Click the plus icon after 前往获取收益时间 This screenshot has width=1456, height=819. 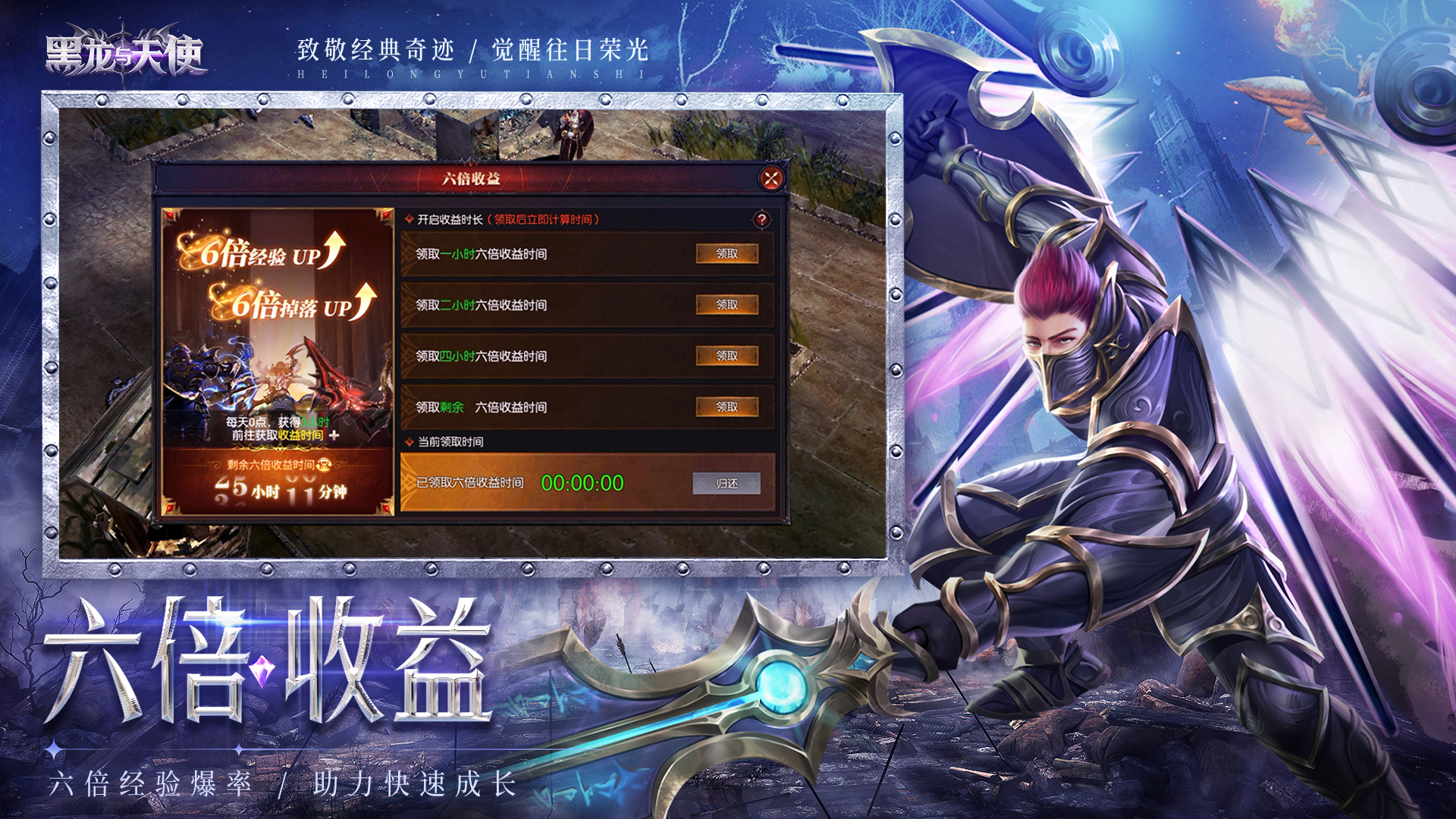pos(334,436)
